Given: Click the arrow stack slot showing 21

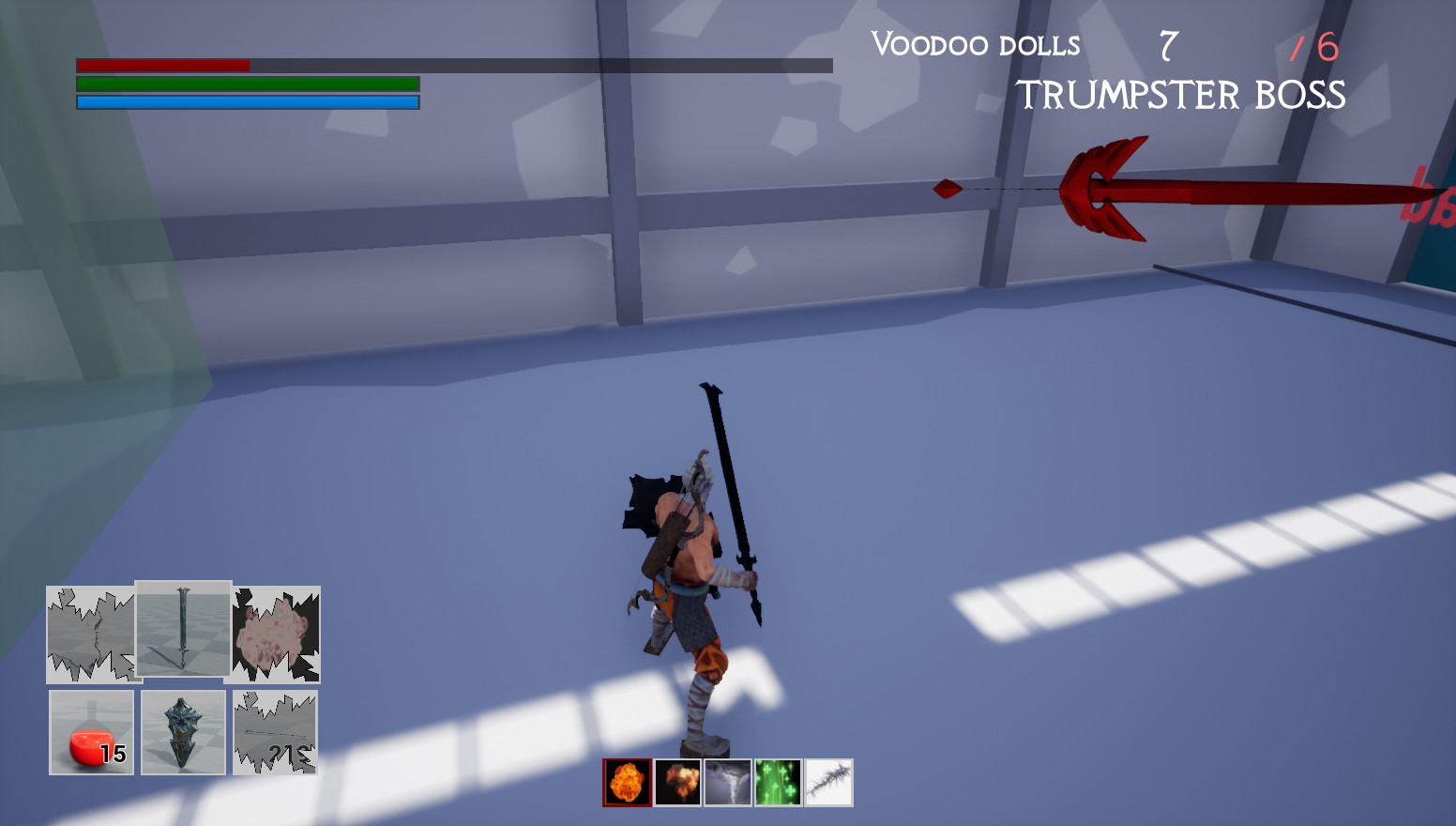Looking at the screenshot, I should tap(274, 732).
